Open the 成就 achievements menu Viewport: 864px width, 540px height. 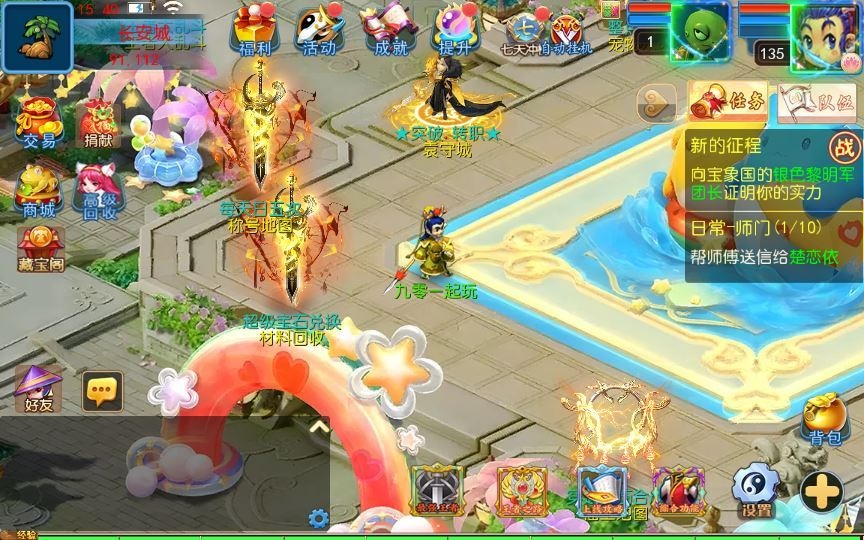390,30
